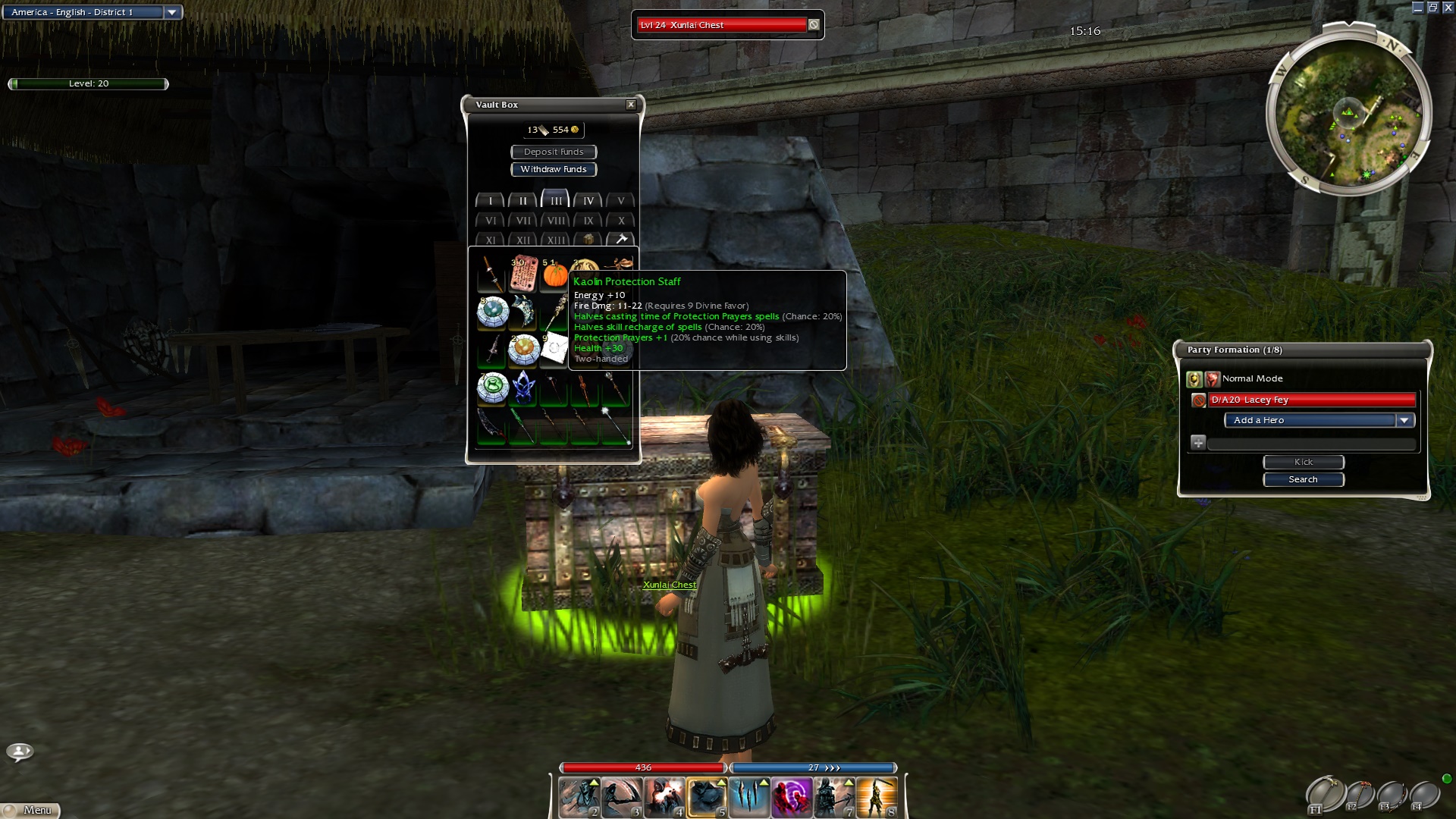Click the Search button in Party Formation

pyautogui.click(x=1303, y=479)
